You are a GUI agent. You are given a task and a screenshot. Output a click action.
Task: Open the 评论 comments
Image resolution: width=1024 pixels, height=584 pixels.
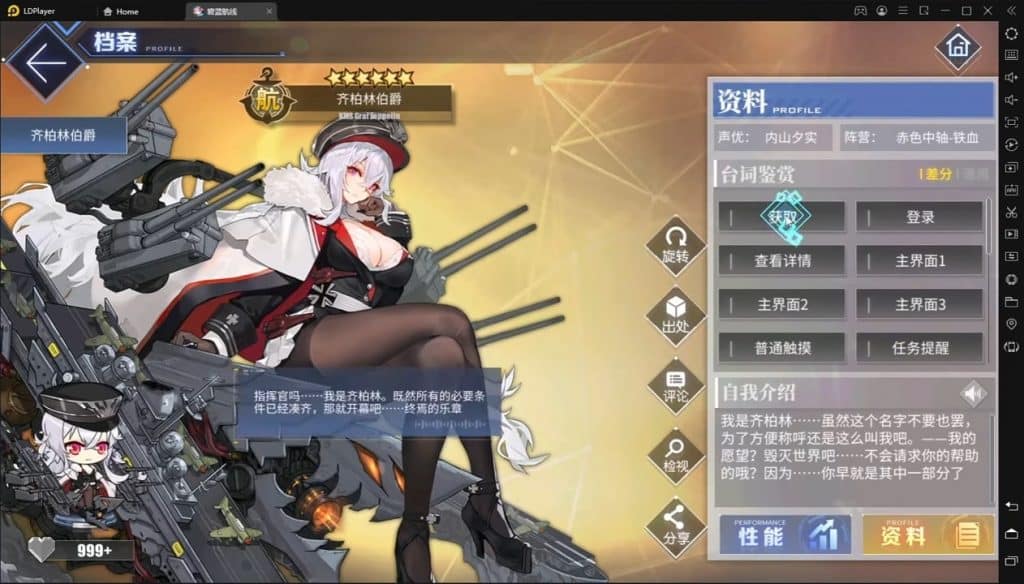click(x=676, y=385)
